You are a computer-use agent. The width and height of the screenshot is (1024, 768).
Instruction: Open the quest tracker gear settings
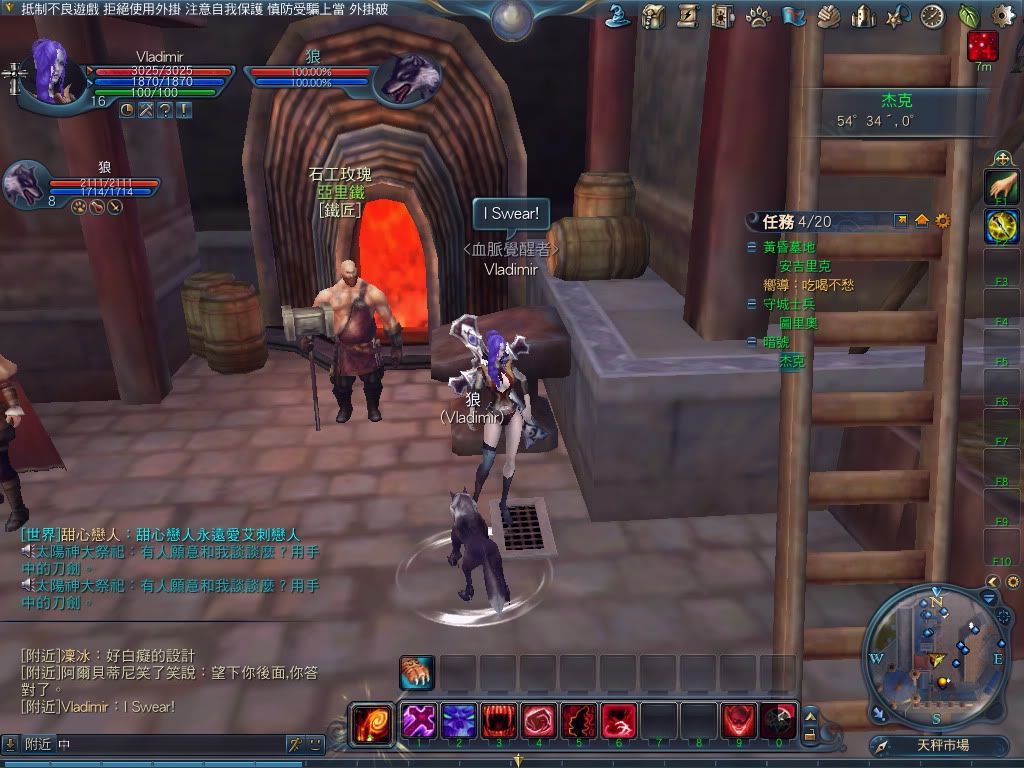click(942, 221)
